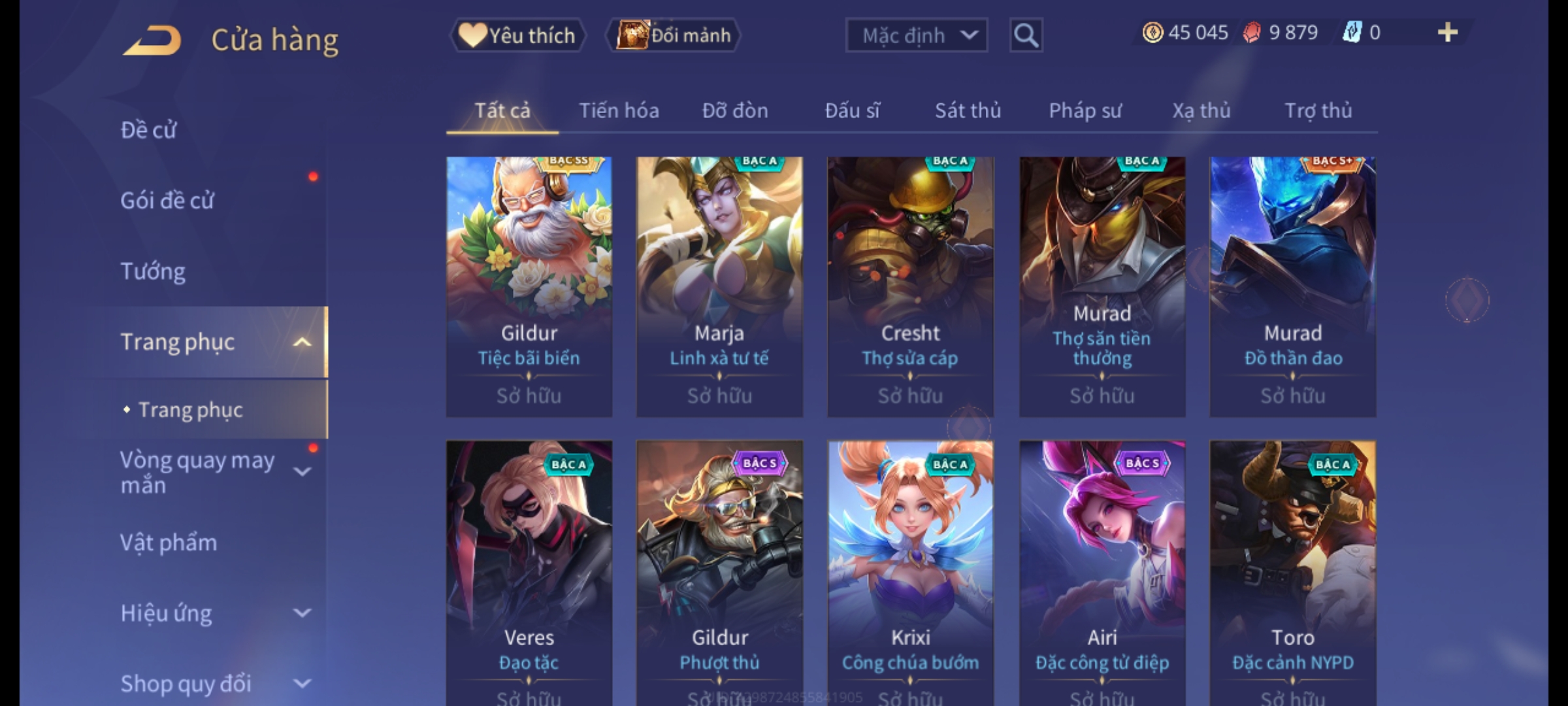Switch to the Tiến hóa tab
1568x706 pixels.
(x=619, y=110)
